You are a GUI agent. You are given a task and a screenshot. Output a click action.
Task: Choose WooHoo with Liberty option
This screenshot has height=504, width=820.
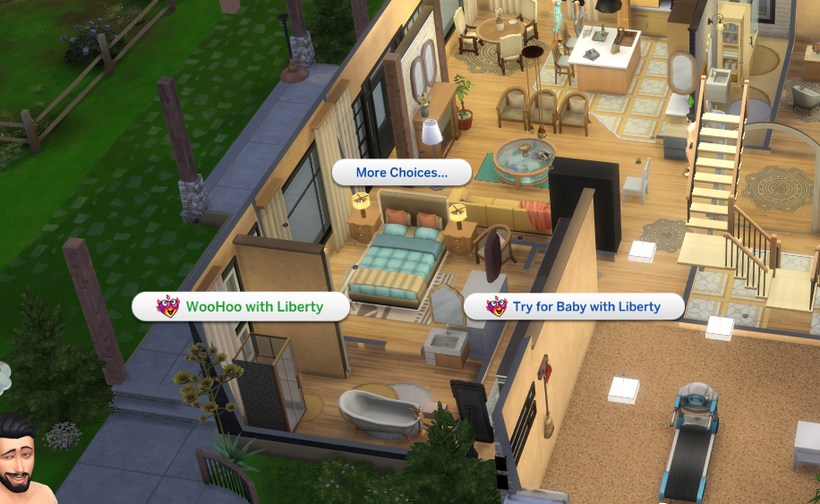coord(241,306)
